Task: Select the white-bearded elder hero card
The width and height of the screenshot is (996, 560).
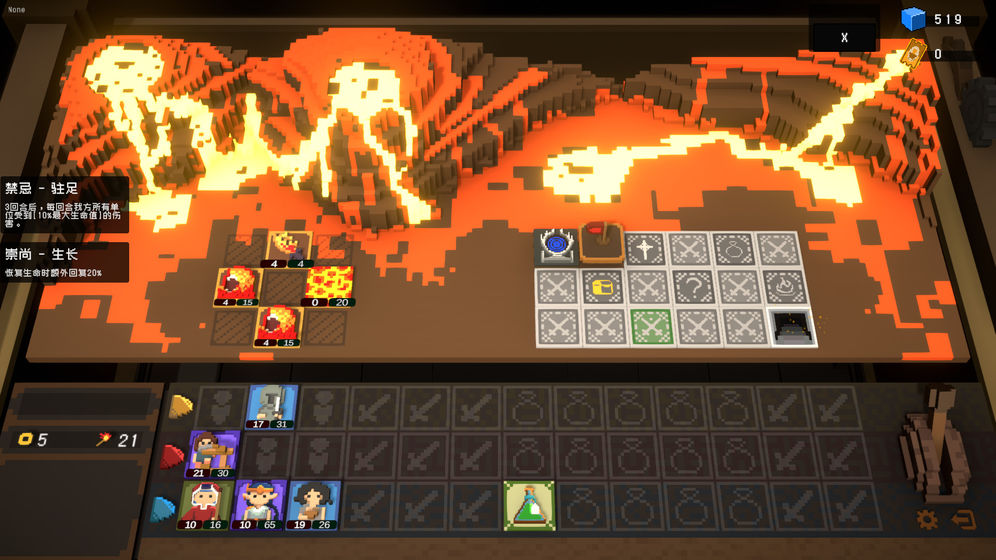Action: coord(207,505)
